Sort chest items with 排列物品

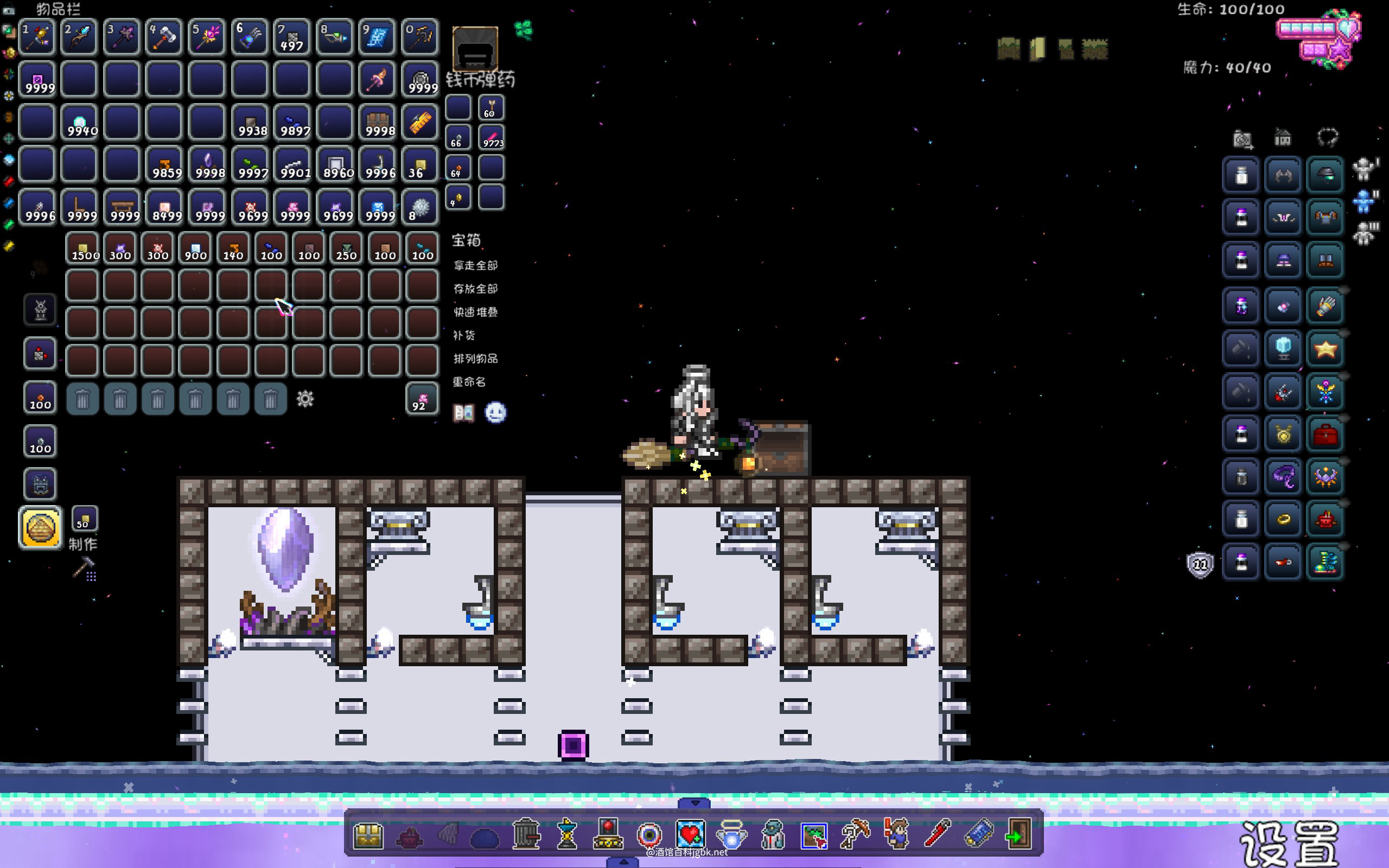(475, 359)
